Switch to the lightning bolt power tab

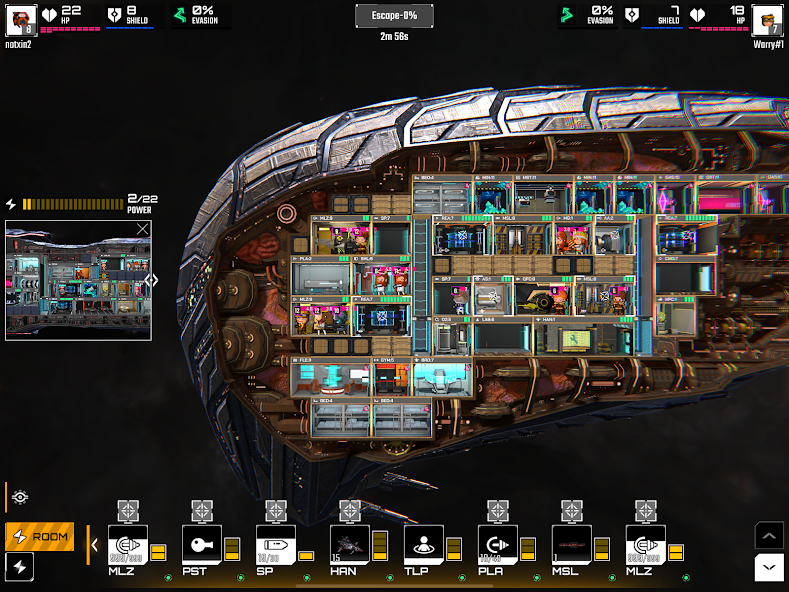click(x=20, y=567)
